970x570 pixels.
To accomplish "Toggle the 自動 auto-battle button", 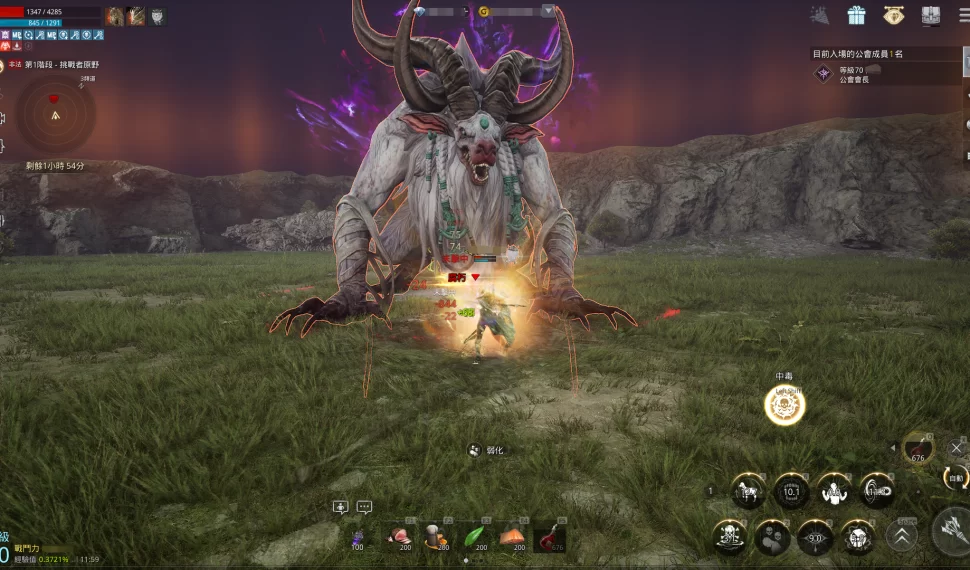I will tap(956, 478).
